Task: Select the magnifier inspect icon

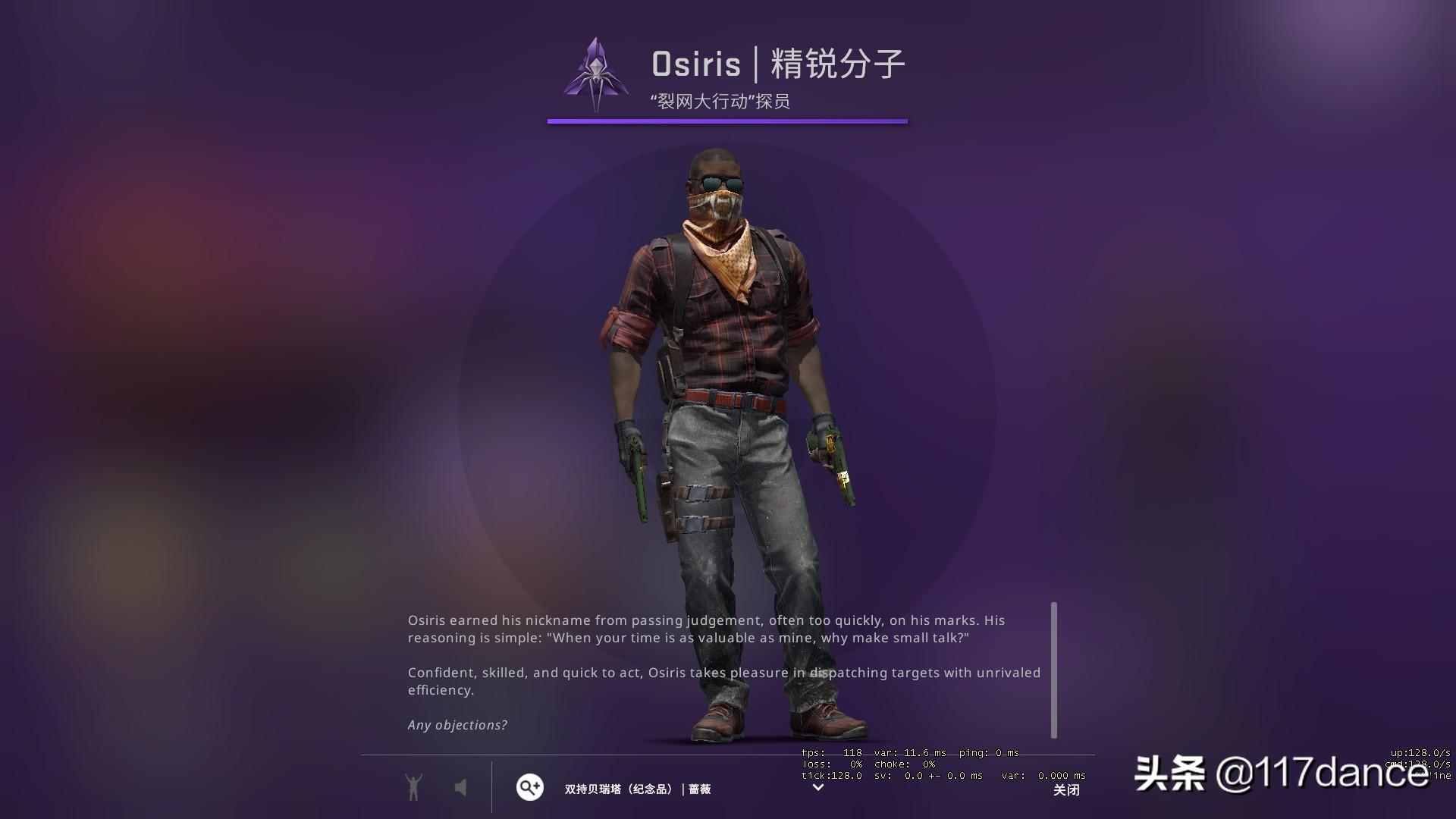Action: tap(529, 788)
